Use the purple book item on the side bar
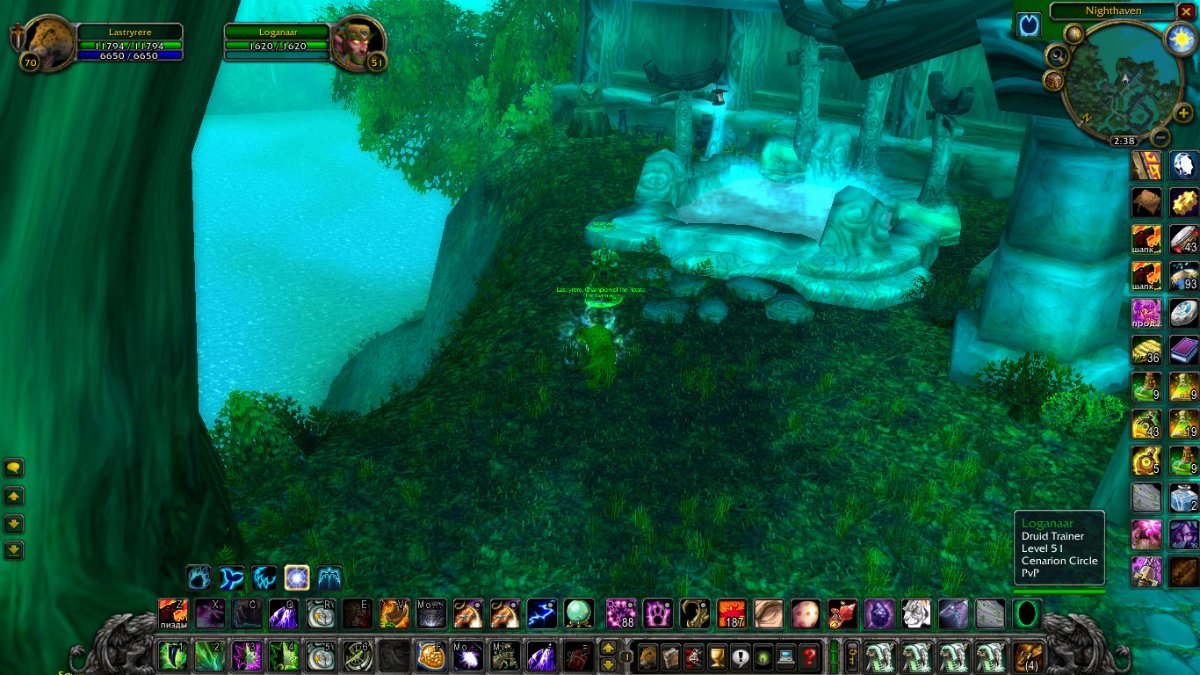The width and height of the screenshot is (1200, 675). coord(1184,350)
